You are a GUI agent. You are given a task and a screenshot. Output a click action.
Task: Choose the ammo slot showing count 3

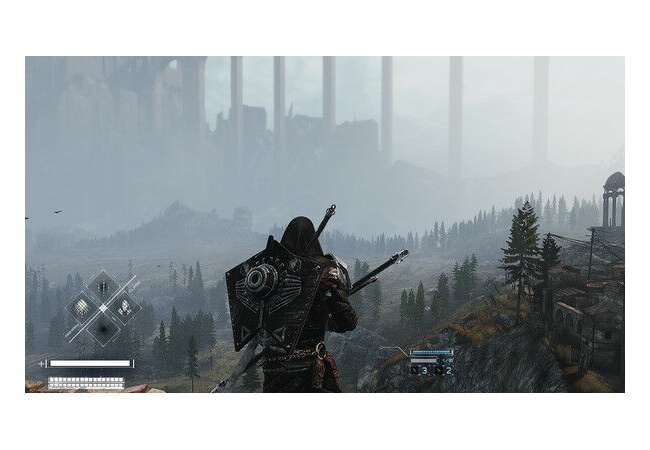click(x=421, y=369)
